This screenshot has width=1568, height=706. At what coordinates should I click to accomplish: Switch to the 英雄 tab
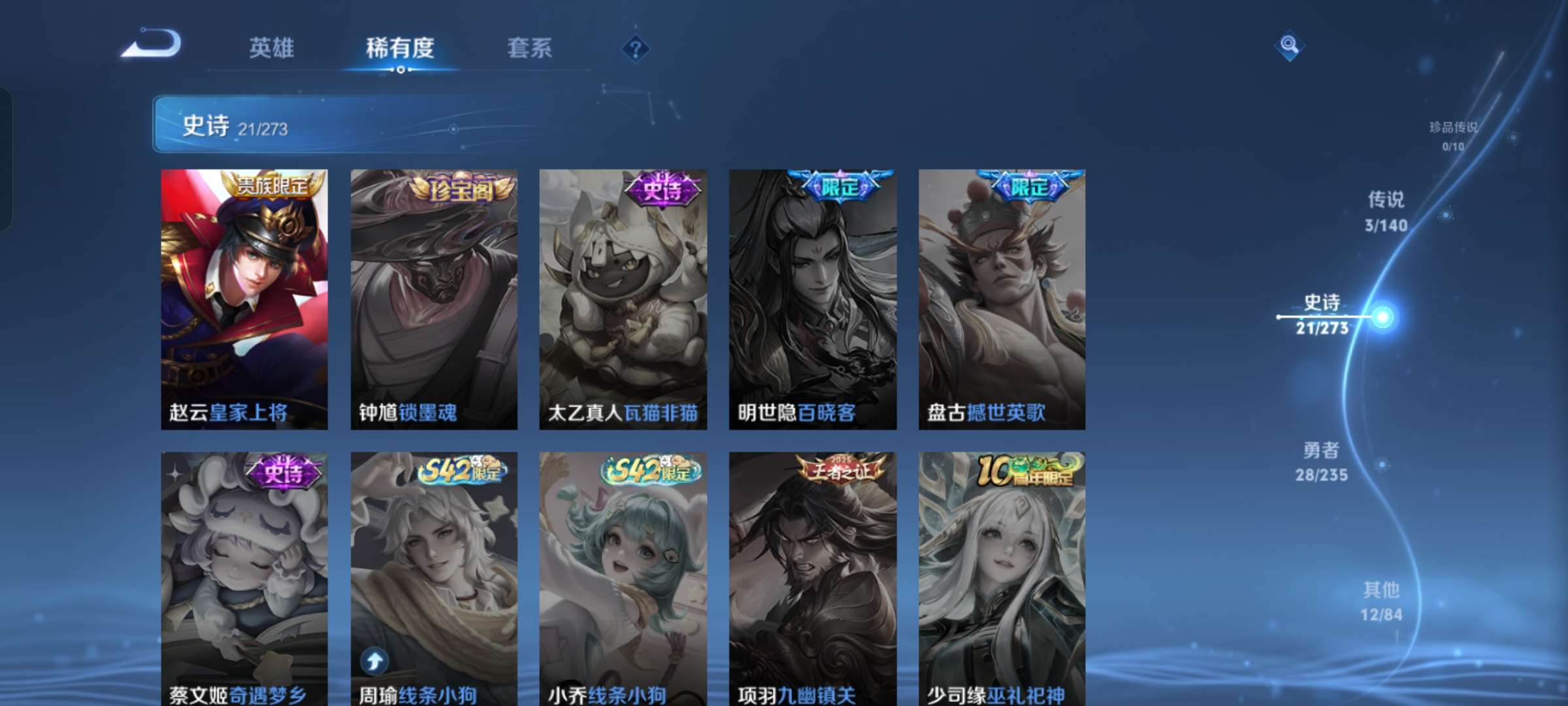tap(271, 47)
